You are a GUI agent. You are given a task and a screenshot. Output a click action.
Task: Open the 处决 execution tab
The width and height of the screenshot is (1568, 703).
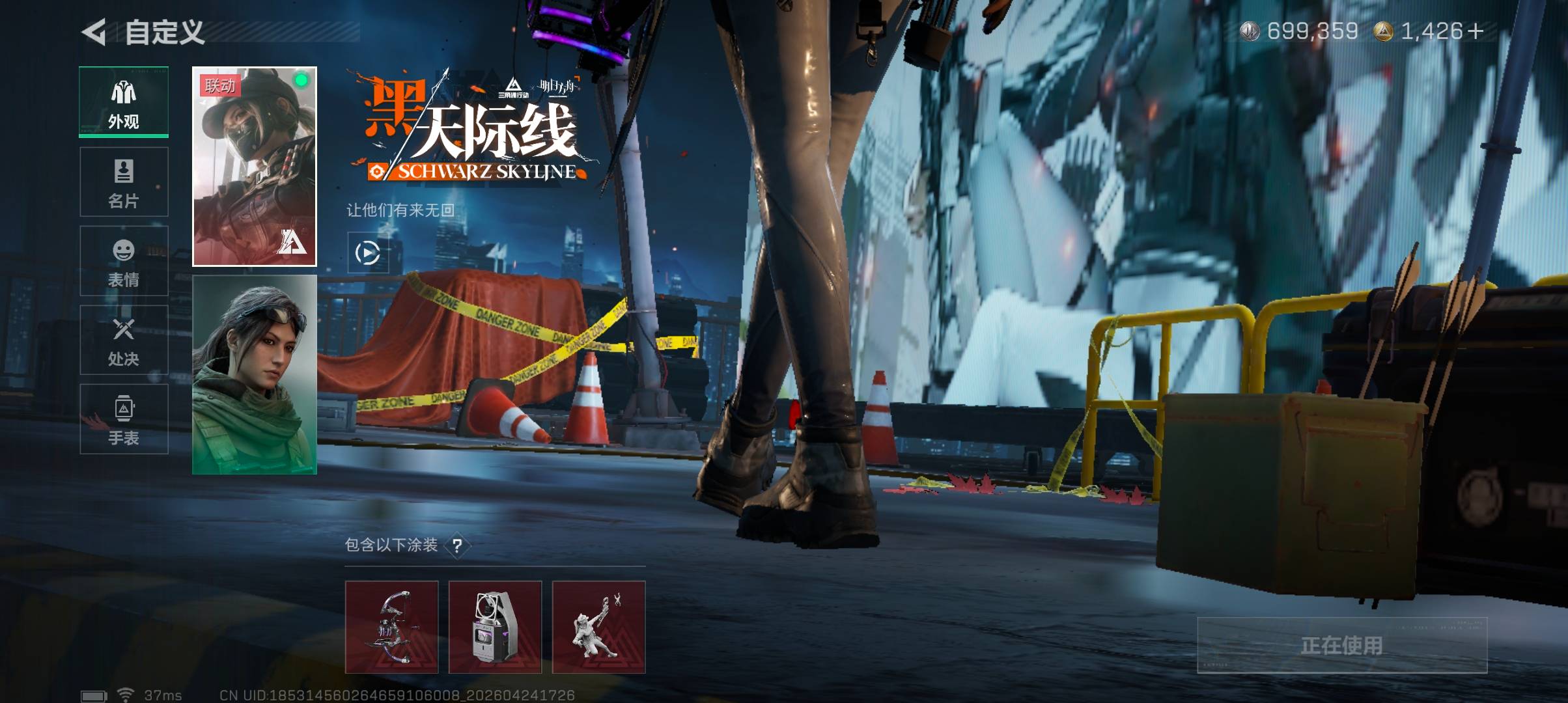pyautogui.click(x=124, y=340)
